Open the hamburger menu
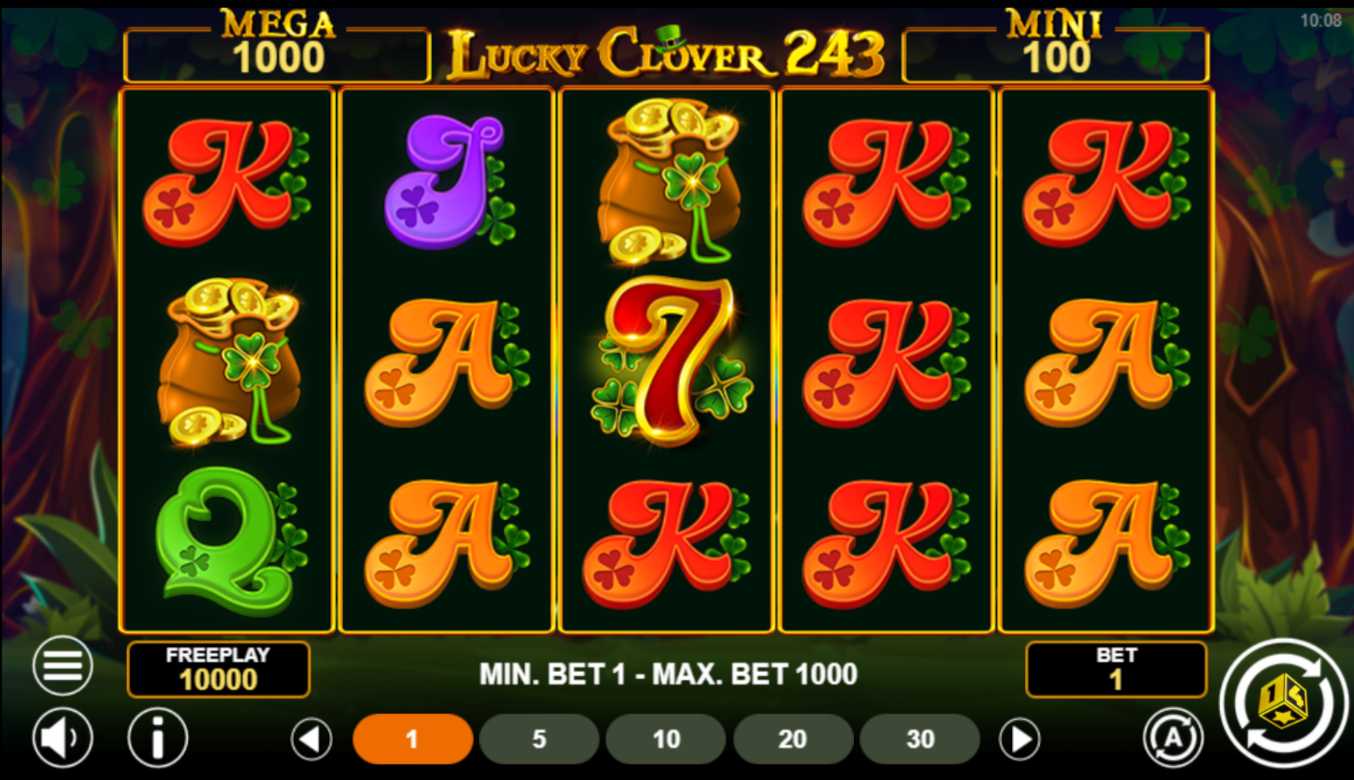 [62, 666]
